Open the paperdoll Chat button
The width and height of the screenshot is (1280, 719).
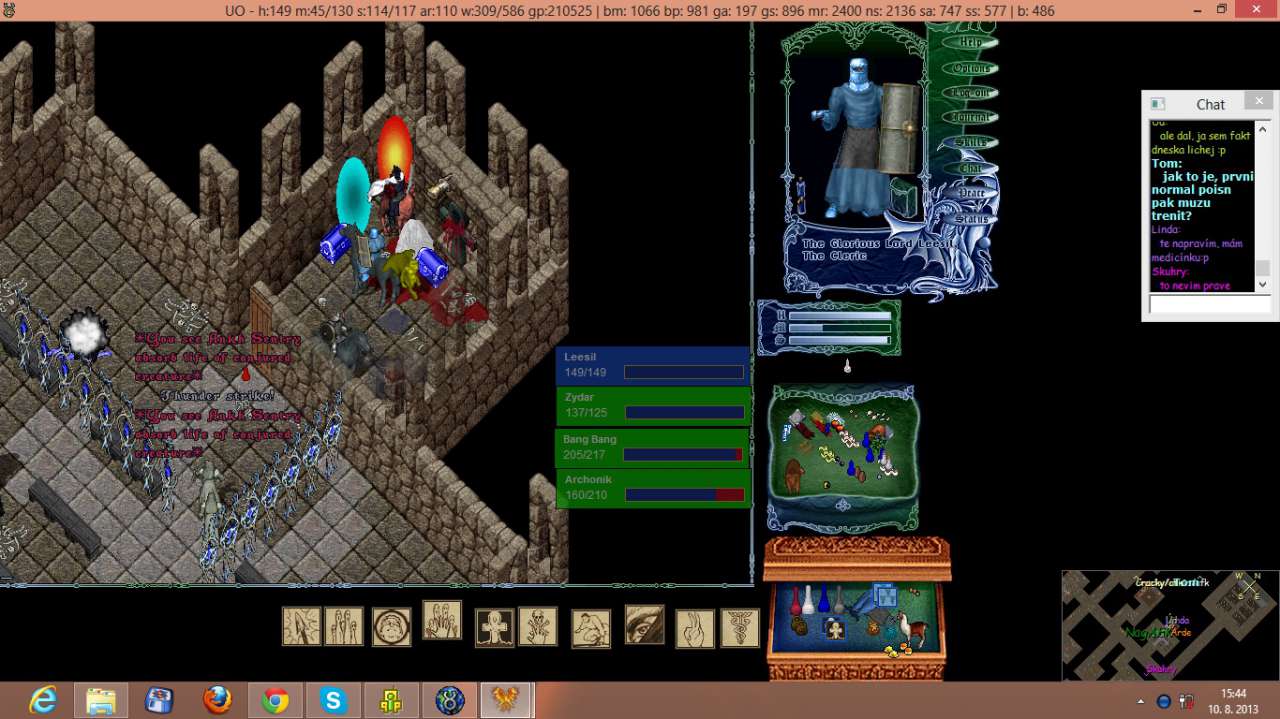coord(969,168)
